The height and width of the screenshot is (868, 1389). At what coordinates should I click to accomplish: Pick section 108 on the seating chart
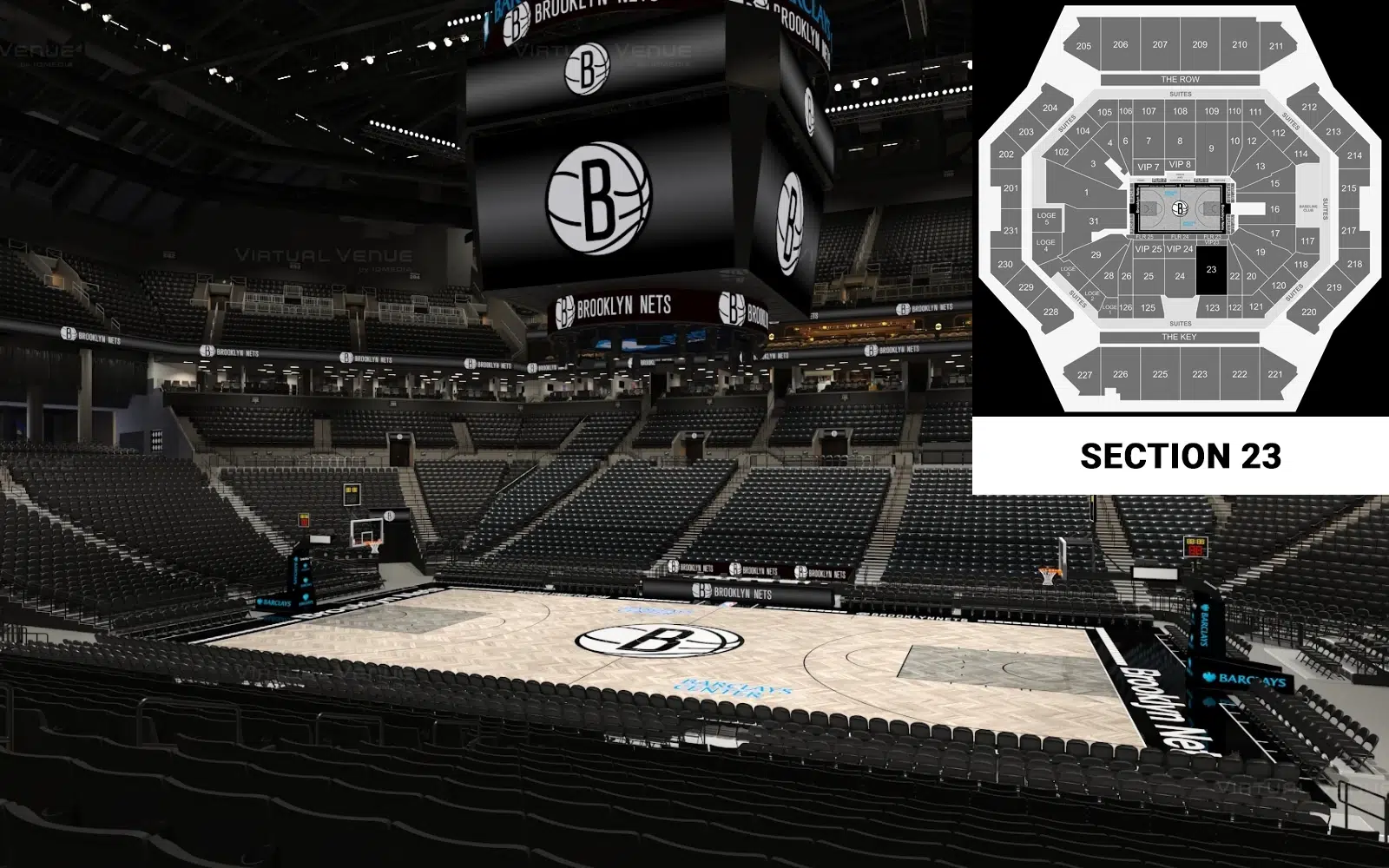[1180, 111]
